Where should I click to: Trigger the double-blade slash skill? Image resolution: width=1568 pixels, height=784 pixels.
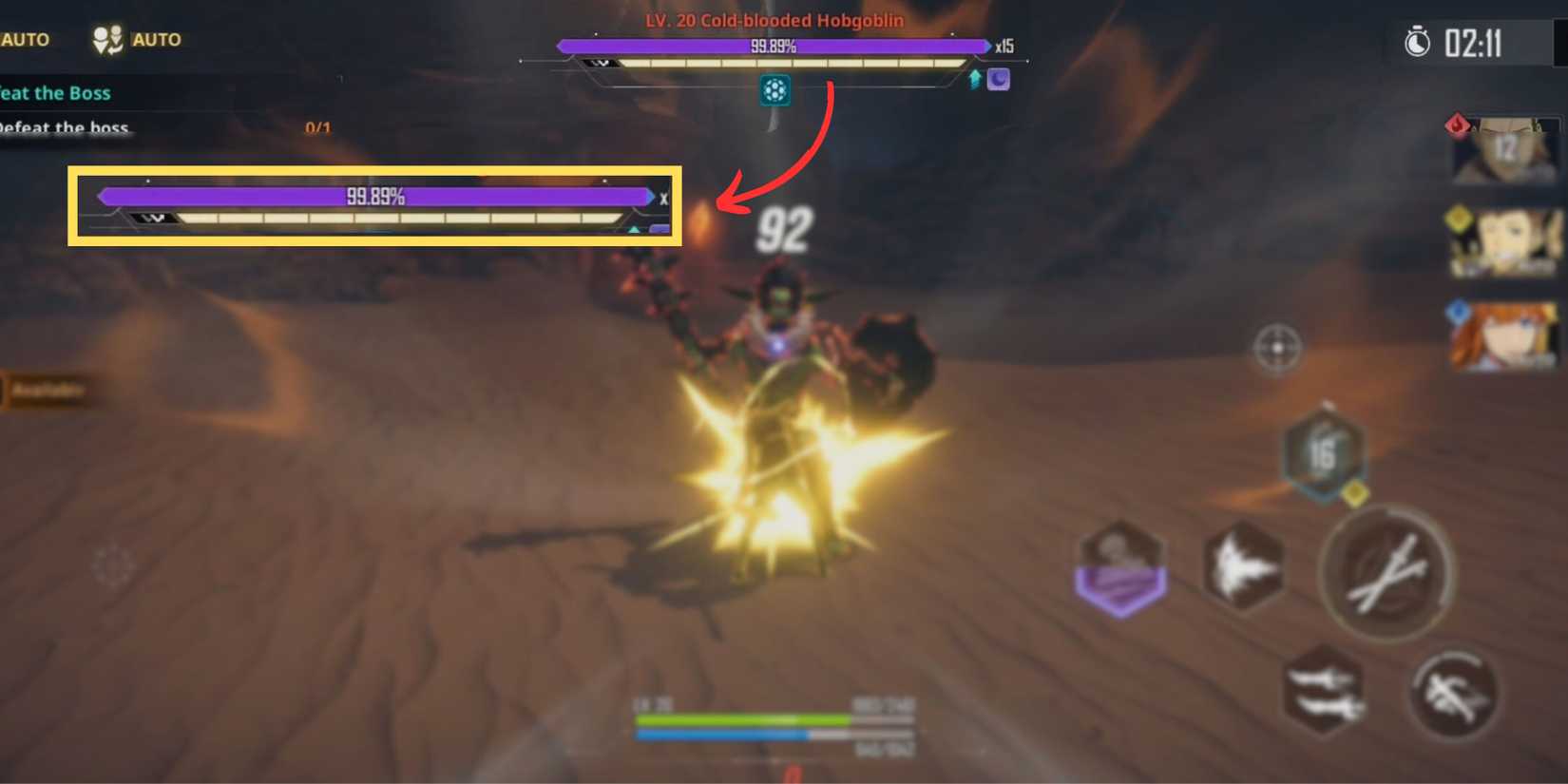point(1322,694)
